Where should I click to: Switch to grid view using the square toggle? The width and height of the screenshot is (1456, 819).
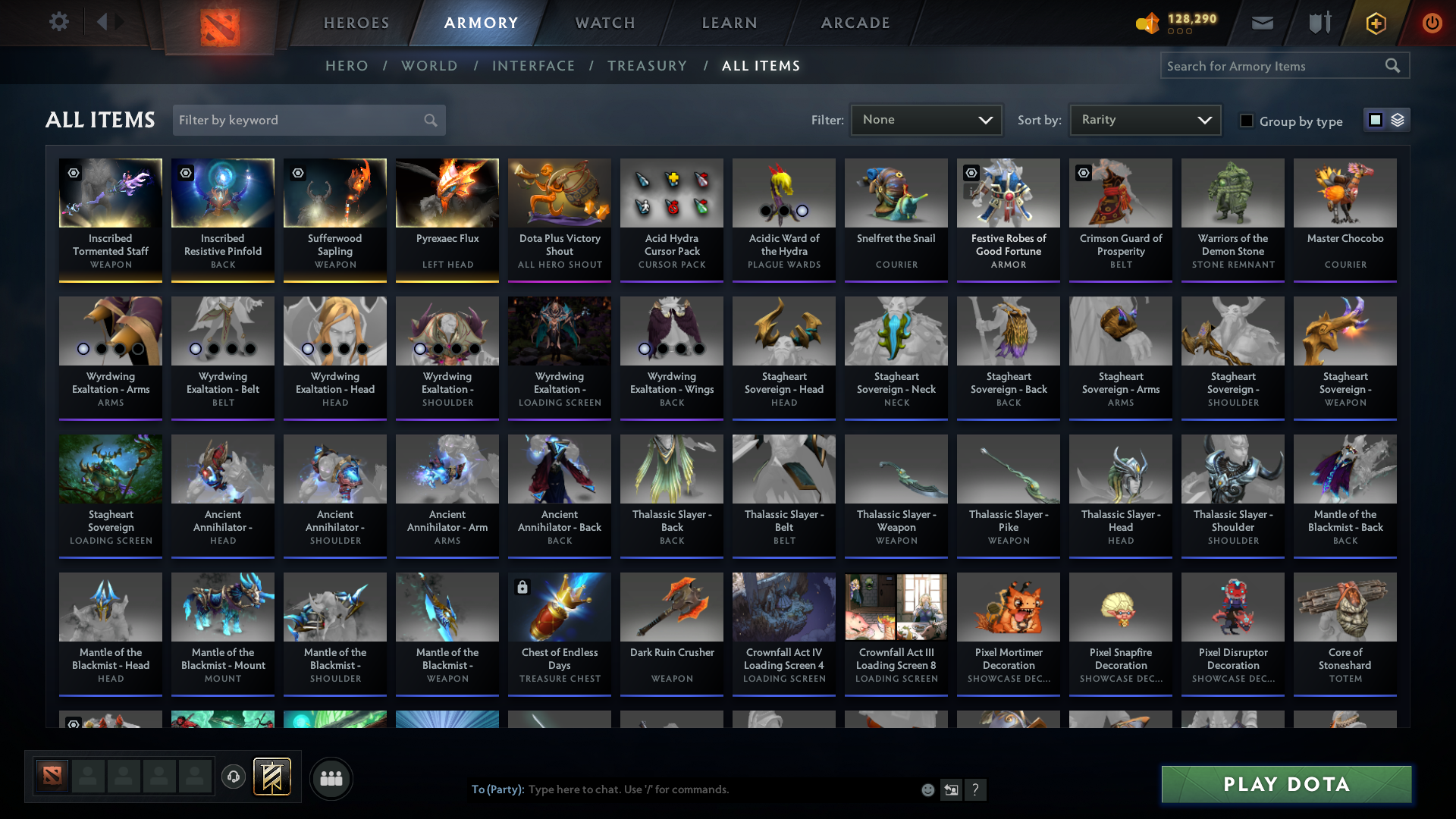(x=1375, y=120)
